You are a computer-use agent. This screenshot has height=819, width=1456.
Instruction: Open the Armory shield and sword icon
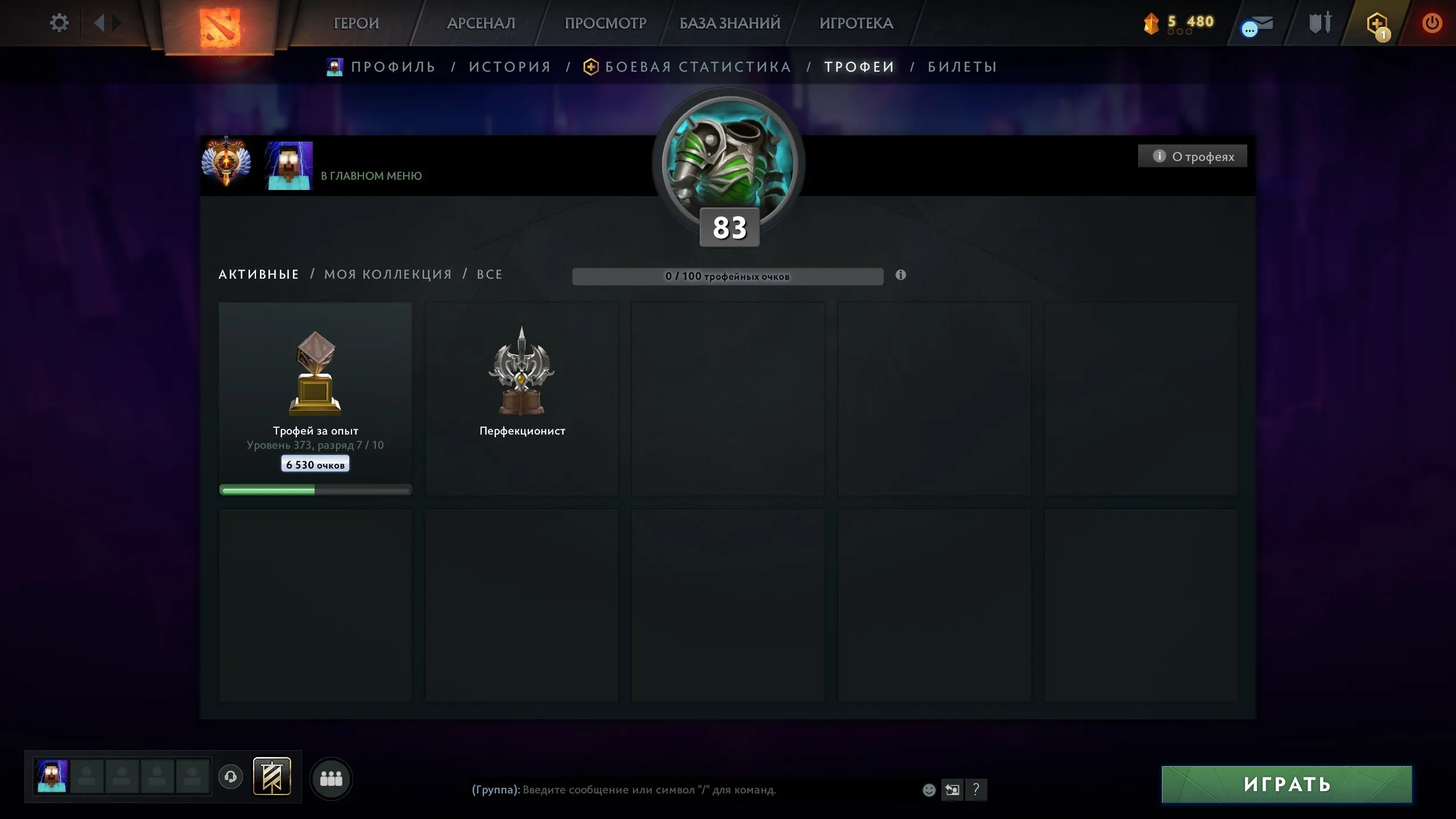1318,24
